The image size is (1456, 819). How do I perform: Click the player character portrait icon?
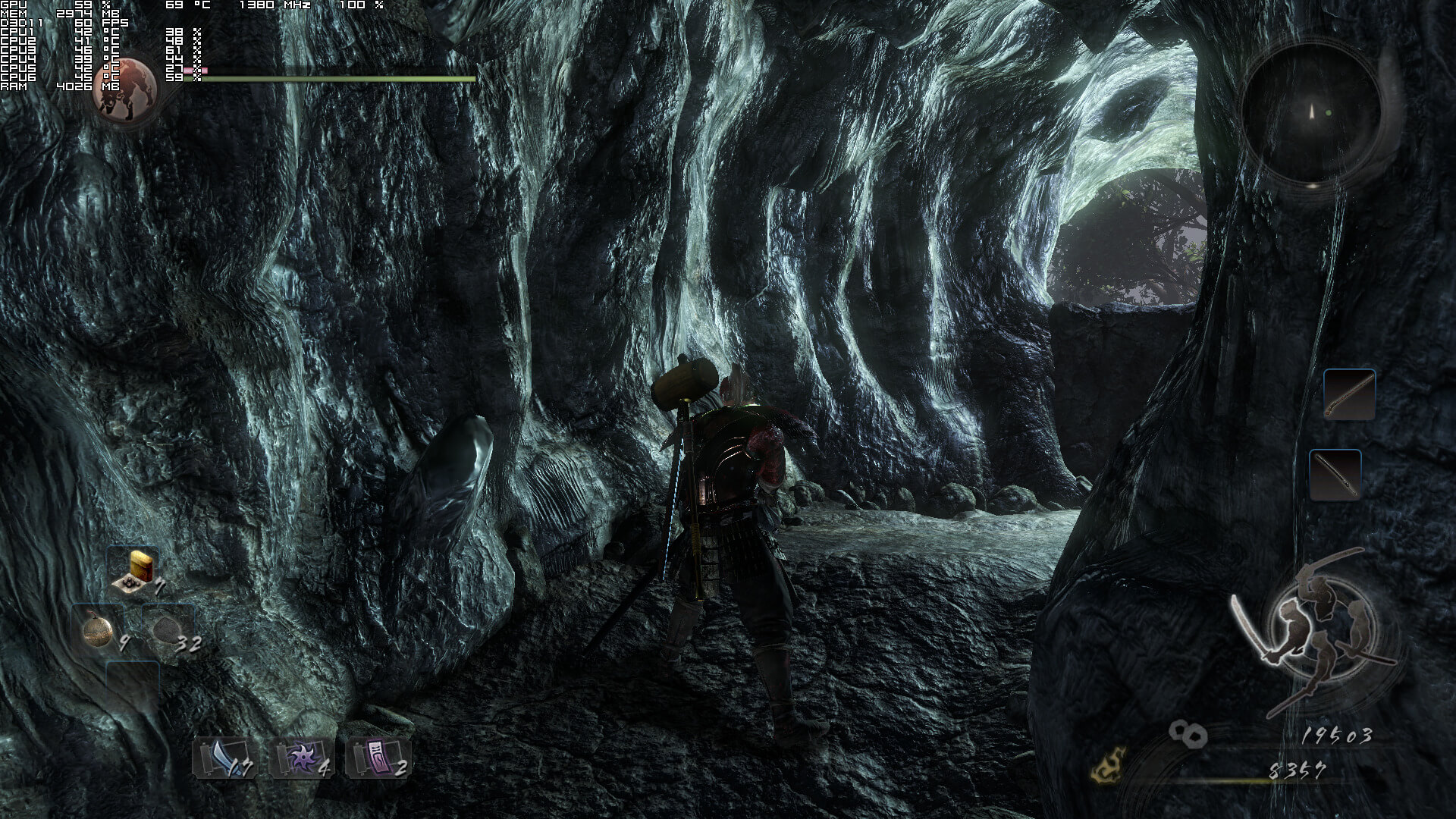[x=125, y=89]
